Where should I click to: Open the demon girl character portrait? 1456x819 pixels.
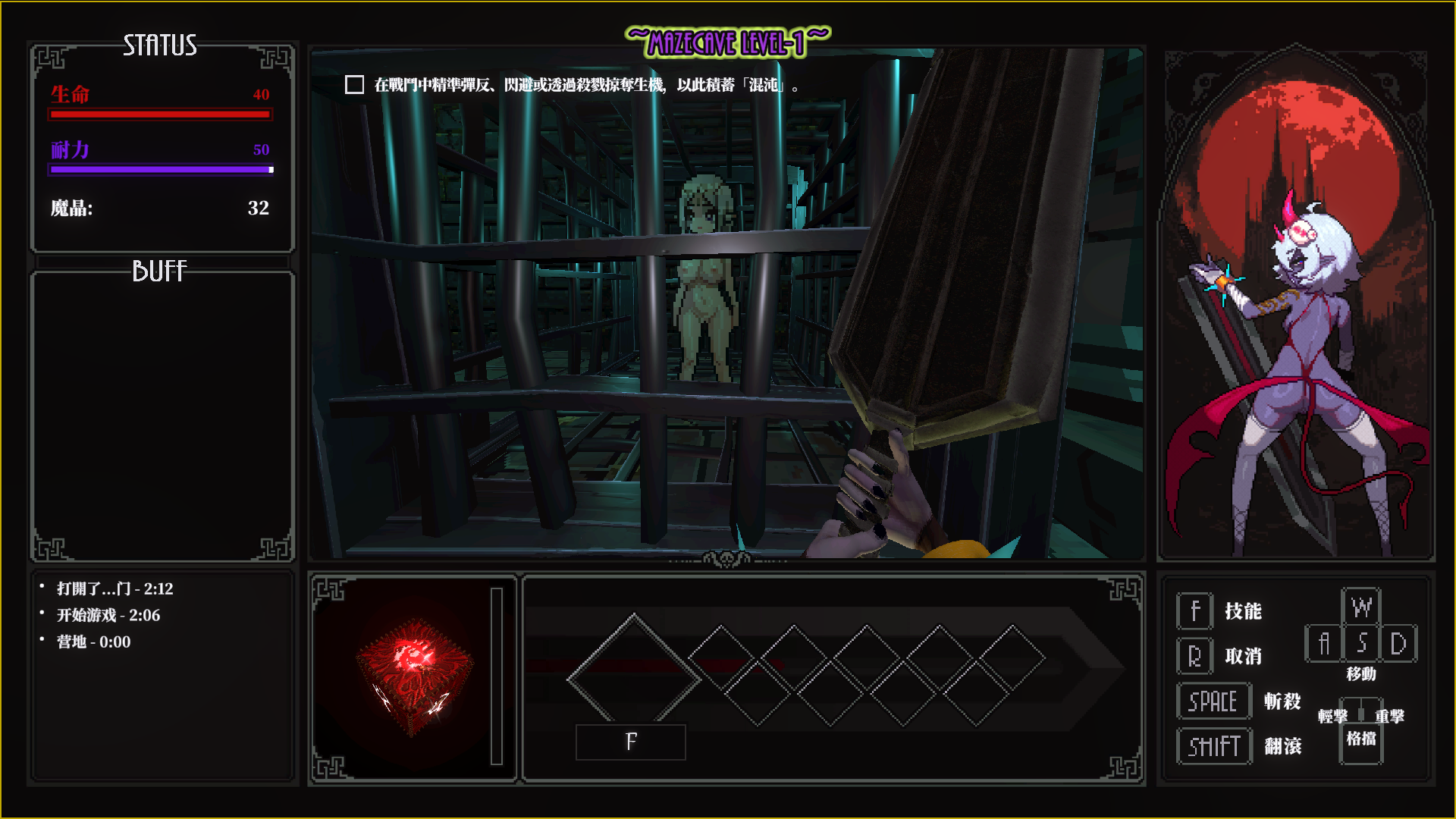click(1295, 303)
